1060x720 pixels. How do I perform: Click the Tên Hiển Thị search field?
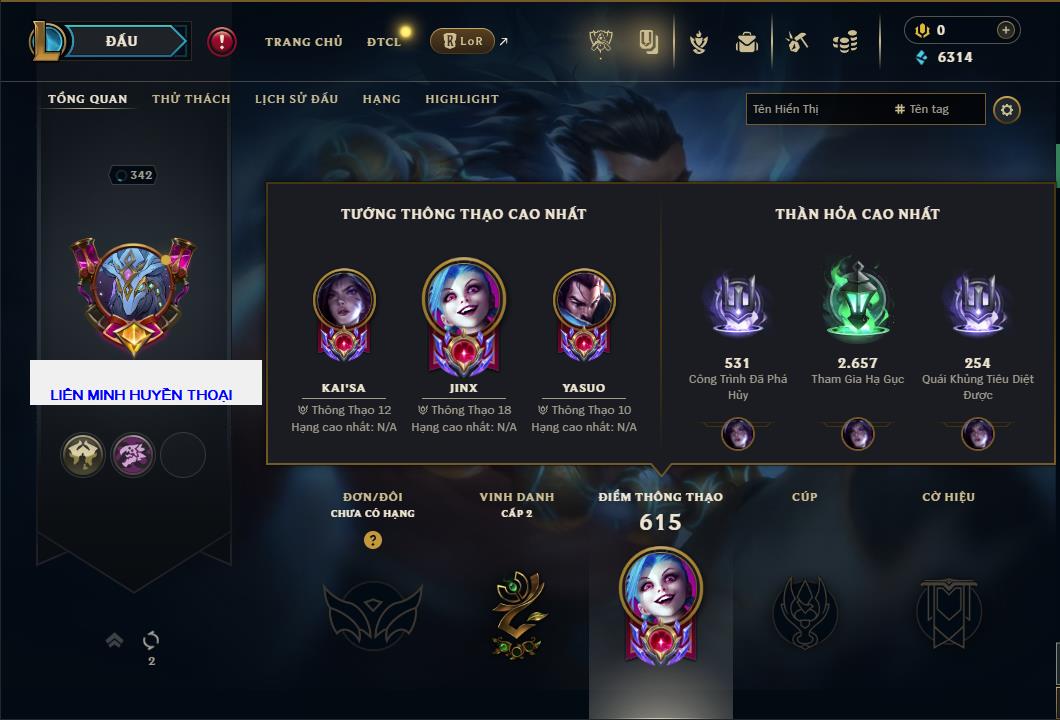(x=815, y=109)
